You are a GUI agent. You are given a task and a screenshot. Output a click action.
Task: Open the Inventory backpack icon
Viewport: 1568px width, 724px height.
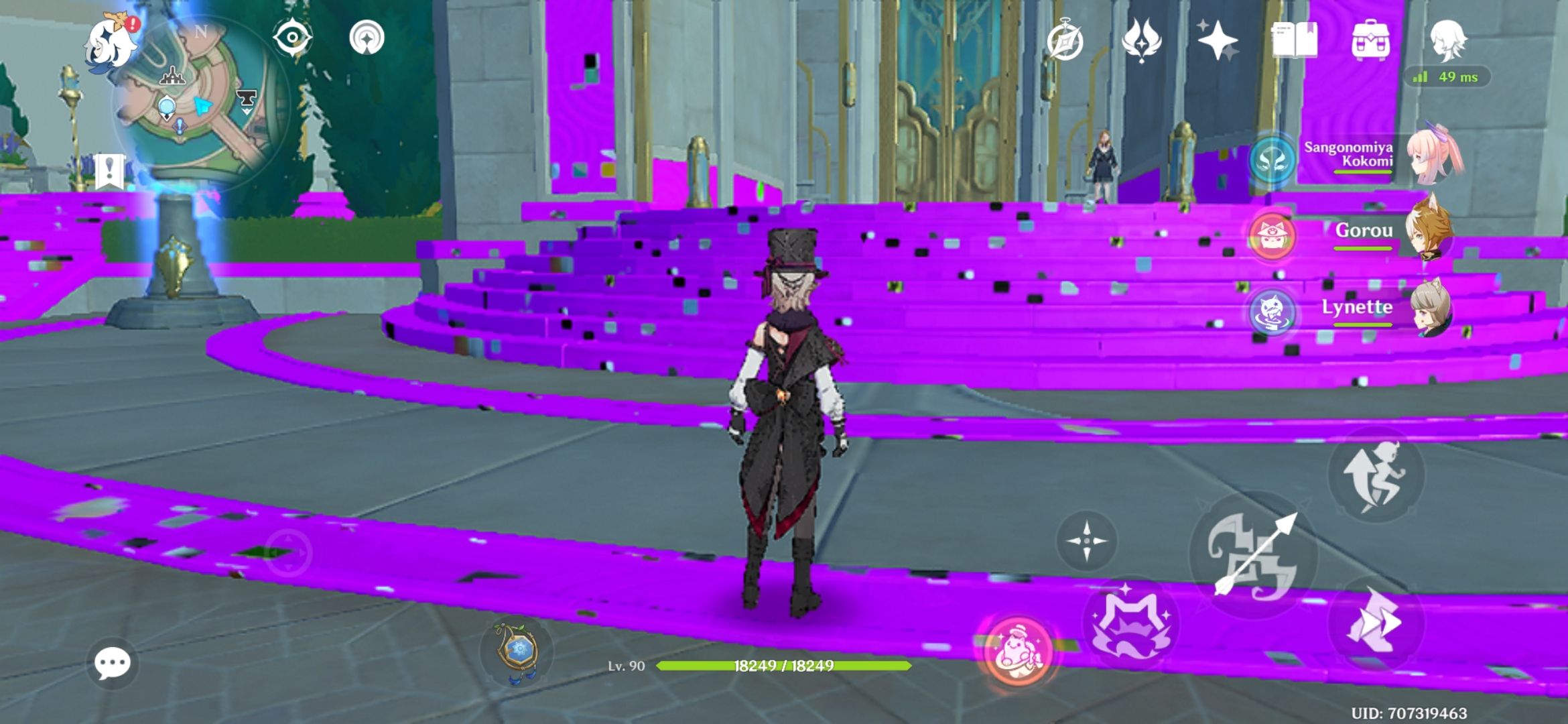point(1370,42)
